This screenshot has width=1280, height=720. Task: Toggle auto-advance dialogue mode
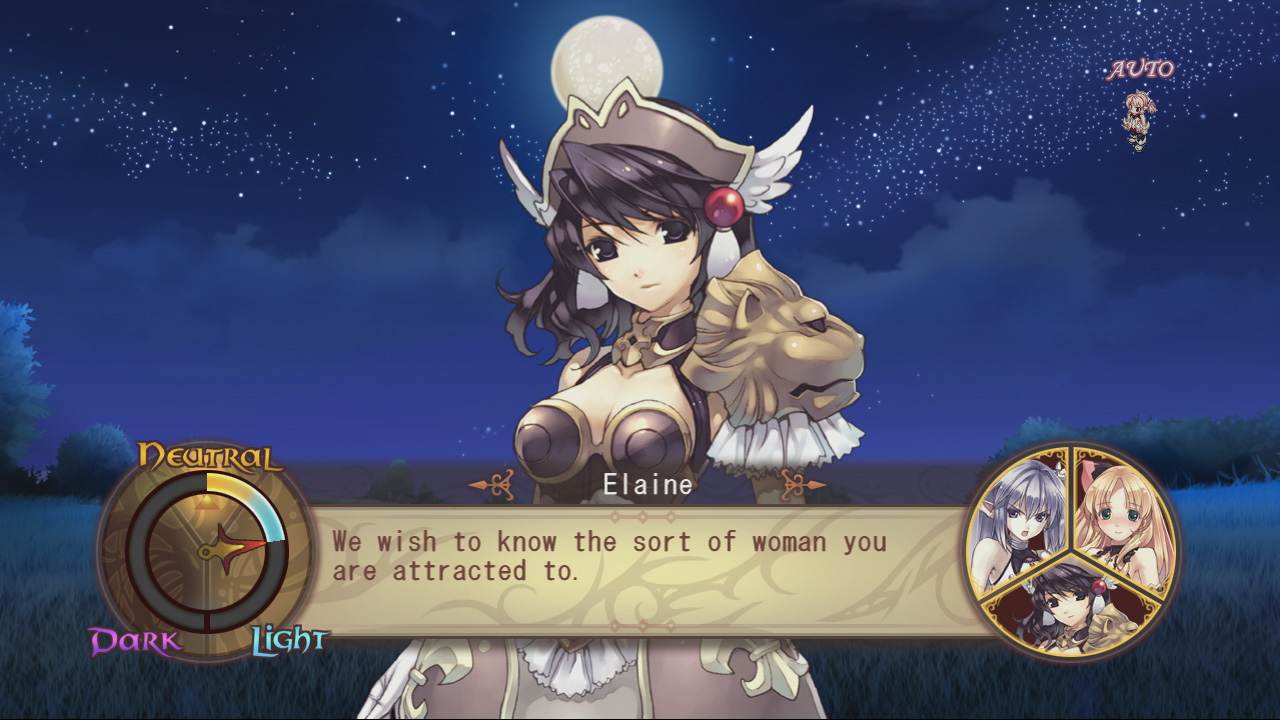coord(1138,69)
